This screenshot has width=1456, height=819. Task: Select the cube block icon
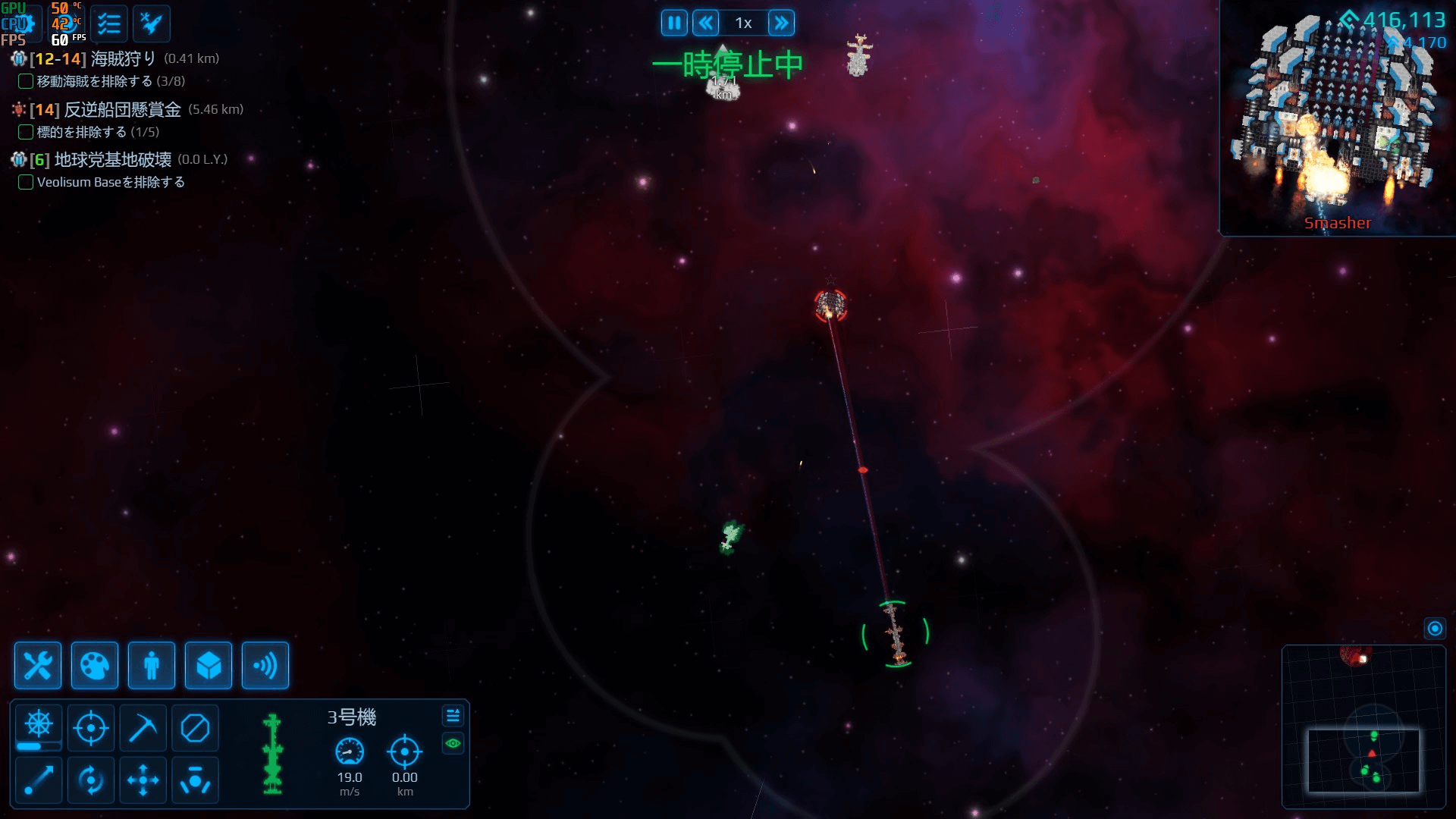(208, 666)
